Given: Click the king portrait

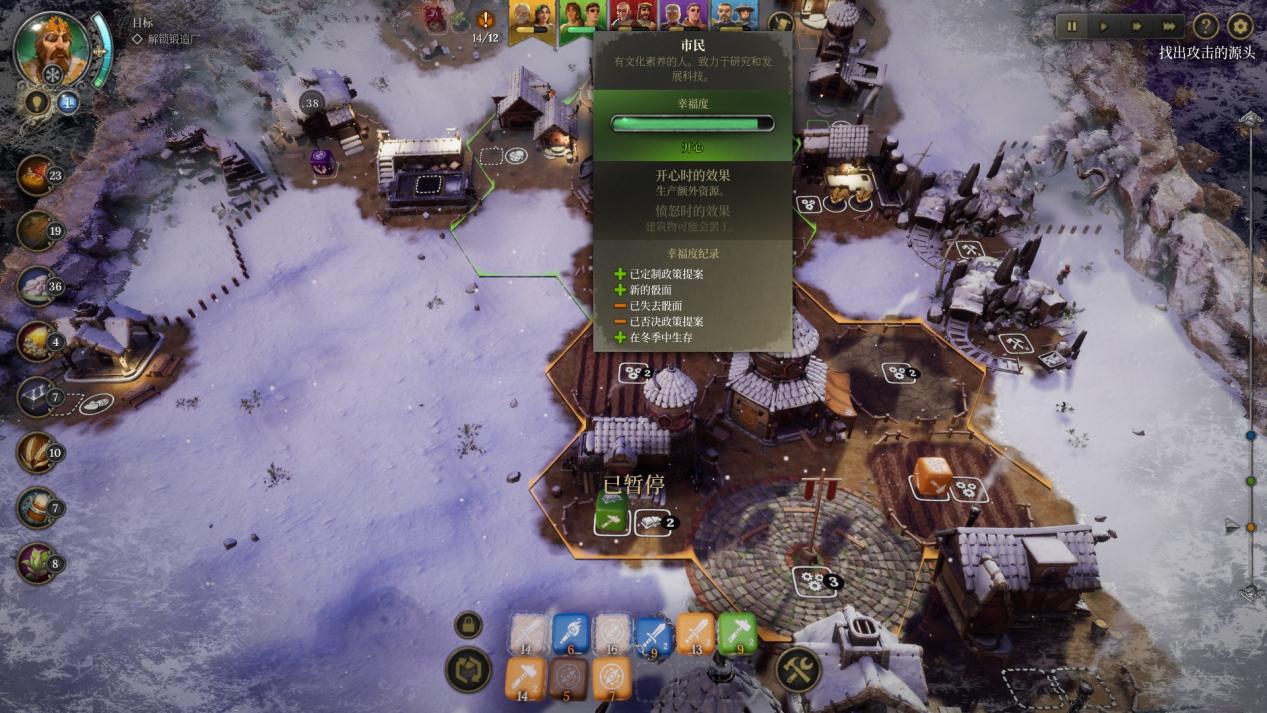Looking at the screenshot, I should pyautogui.click(x=51, y=48).
